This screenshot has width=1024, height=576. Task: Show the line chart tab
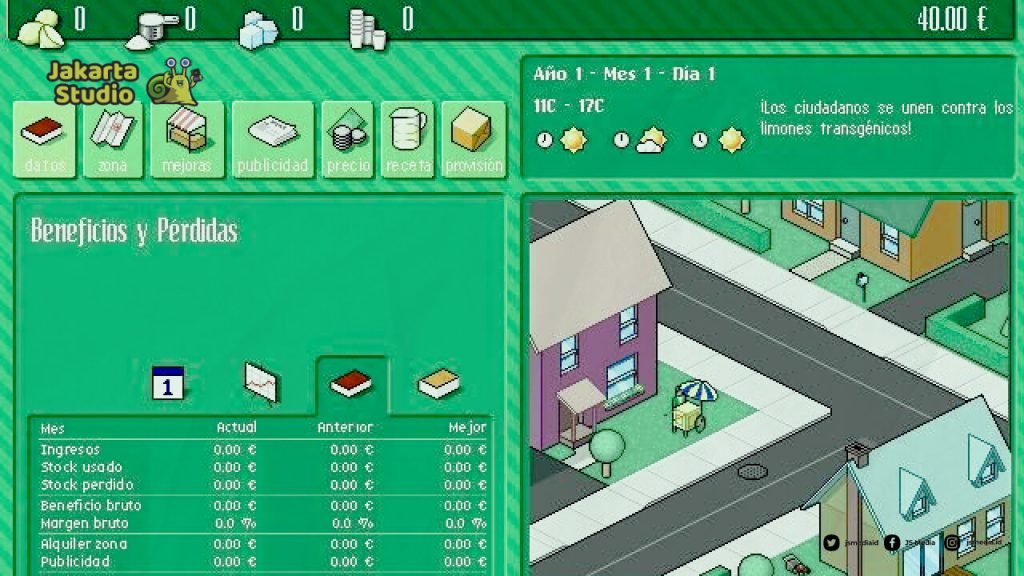click(x=261, y=383)
